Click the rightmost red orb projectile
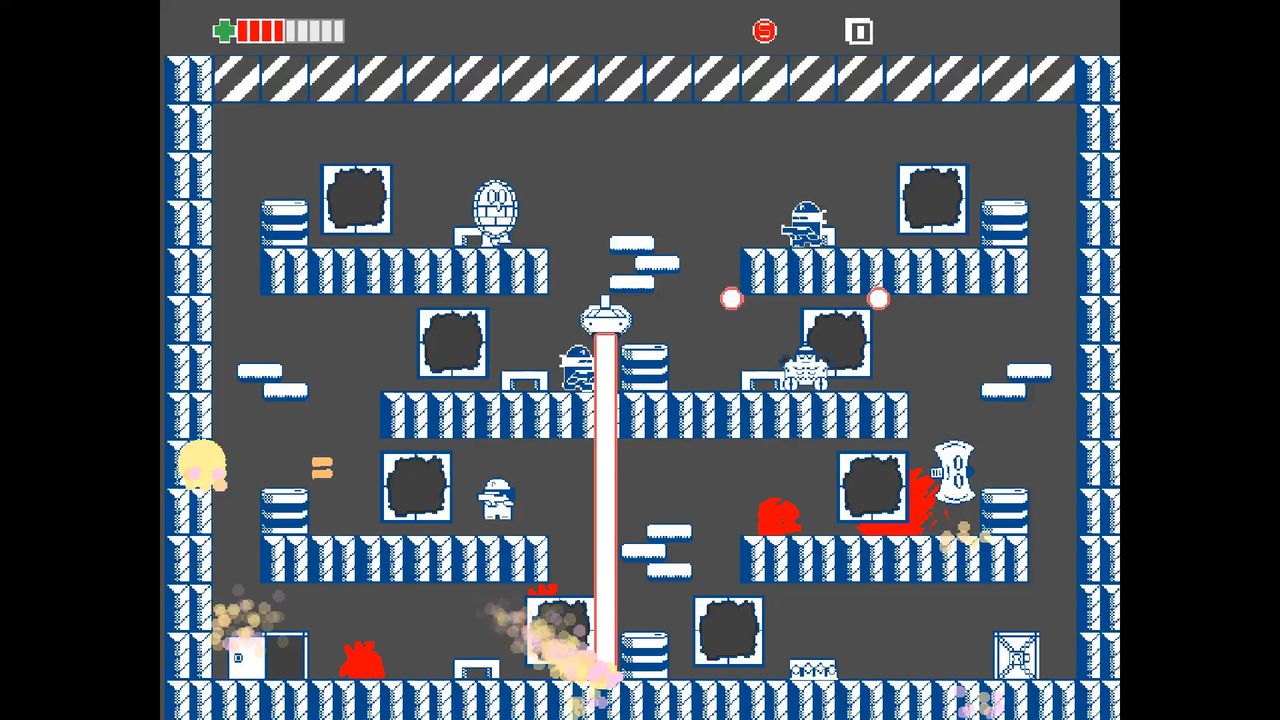The height and width of the screenshot is (720, 1280). tap(878, 298)
